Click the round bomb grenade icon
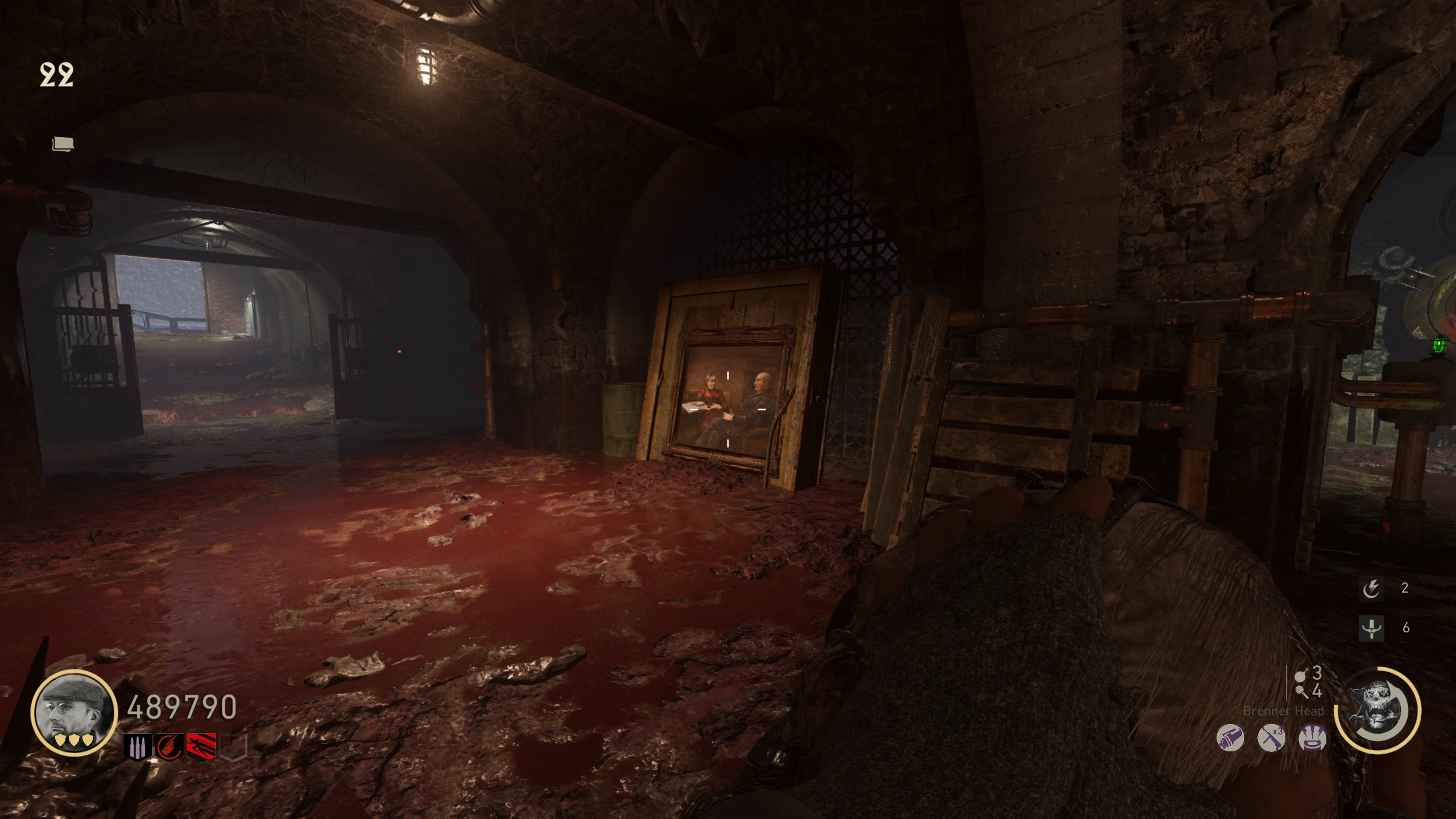This screenshot has height=819, width=1456. (1300, 675)
